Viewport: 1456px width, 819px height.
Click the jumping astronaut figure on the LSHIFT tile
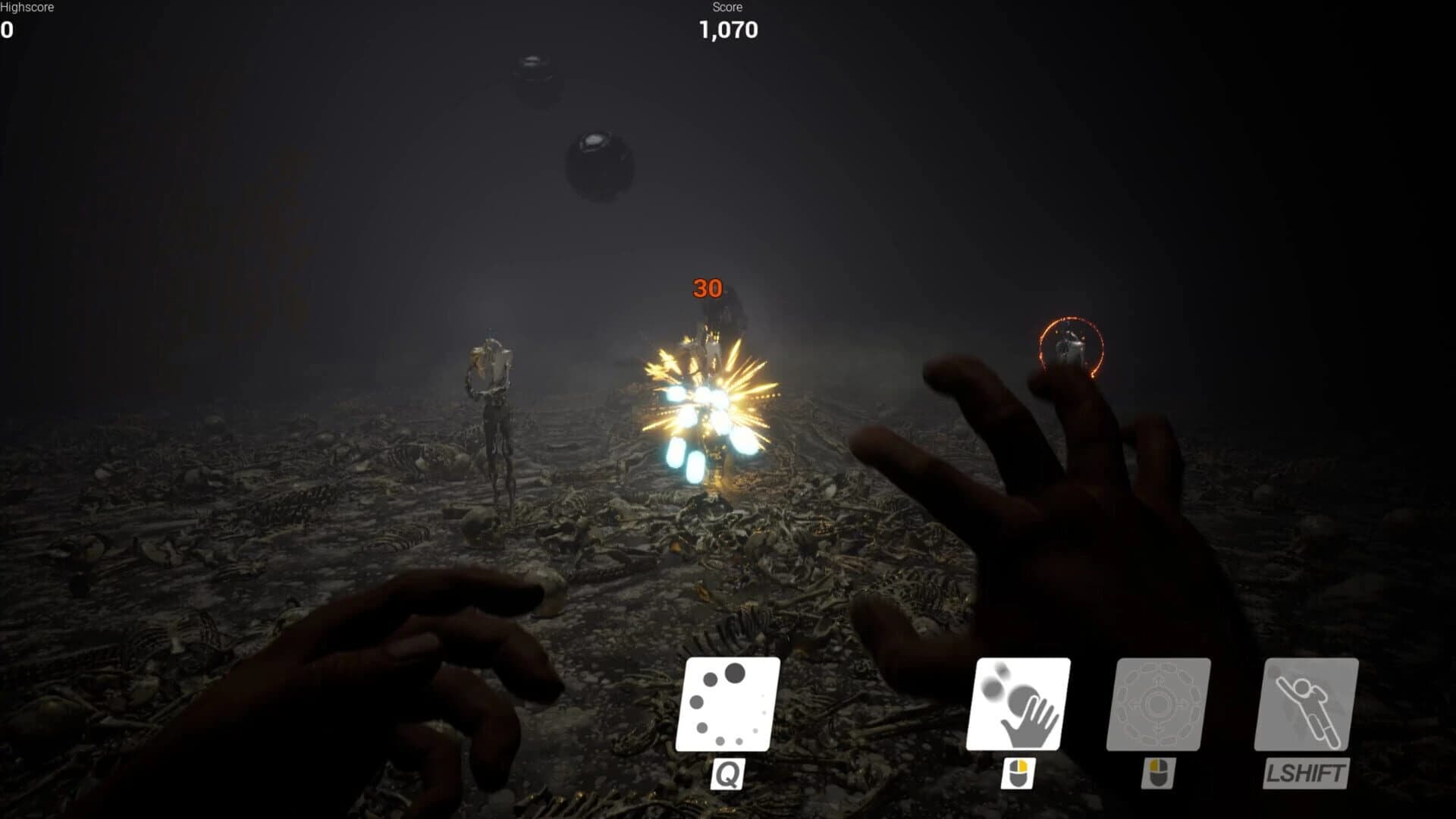[x=1311, y=708]
